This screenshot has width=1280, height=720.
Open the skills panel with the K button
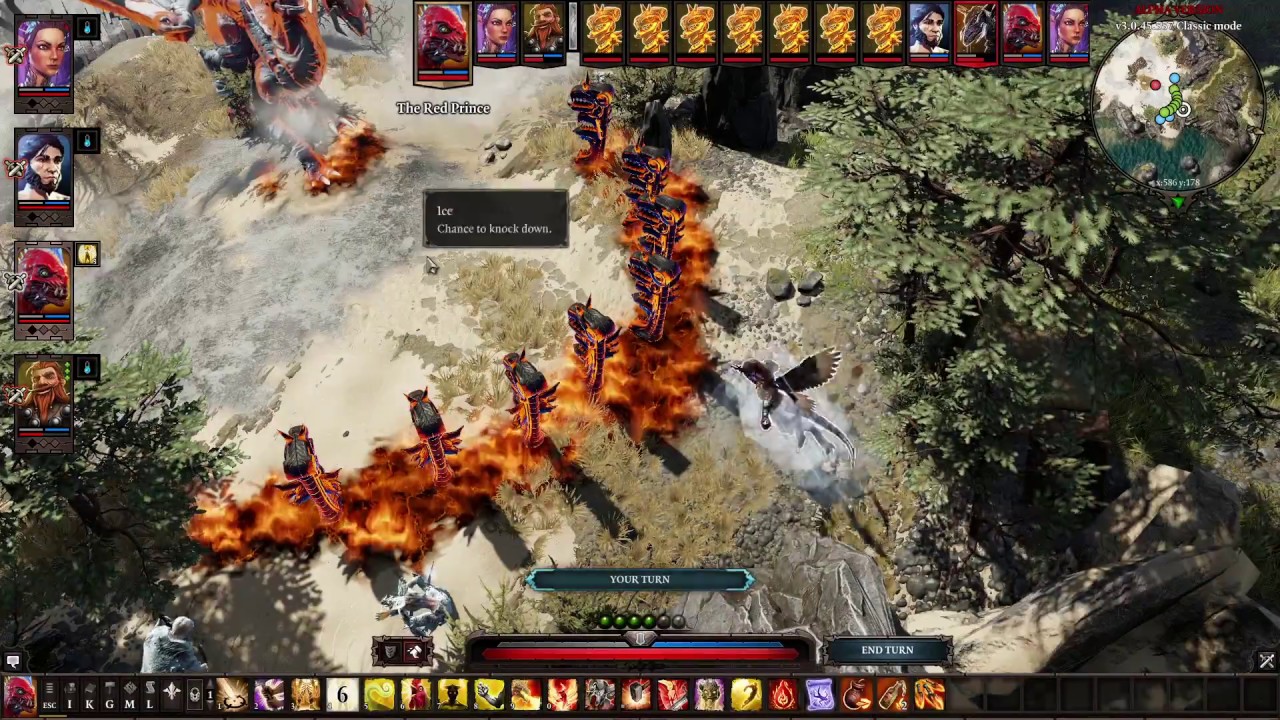(89, 696)
